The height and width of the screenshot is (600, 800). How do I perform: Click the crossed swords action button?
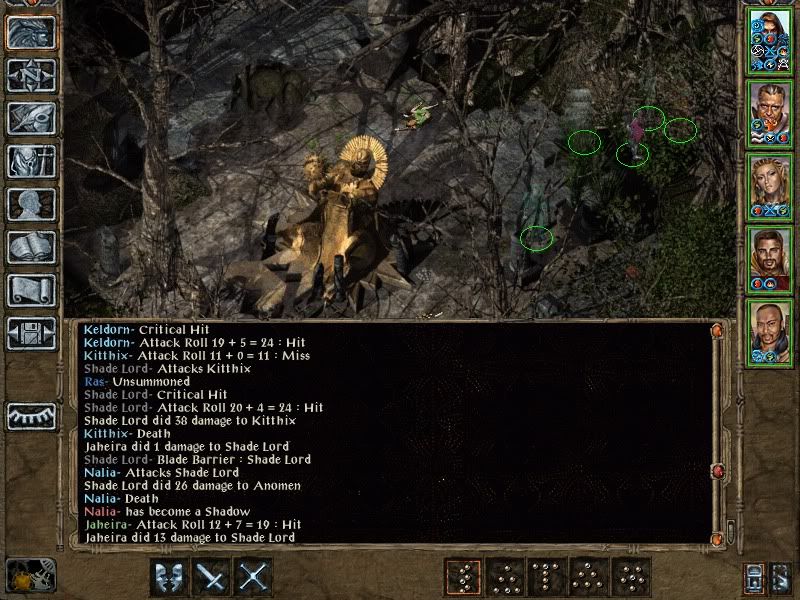coord(255,577)
